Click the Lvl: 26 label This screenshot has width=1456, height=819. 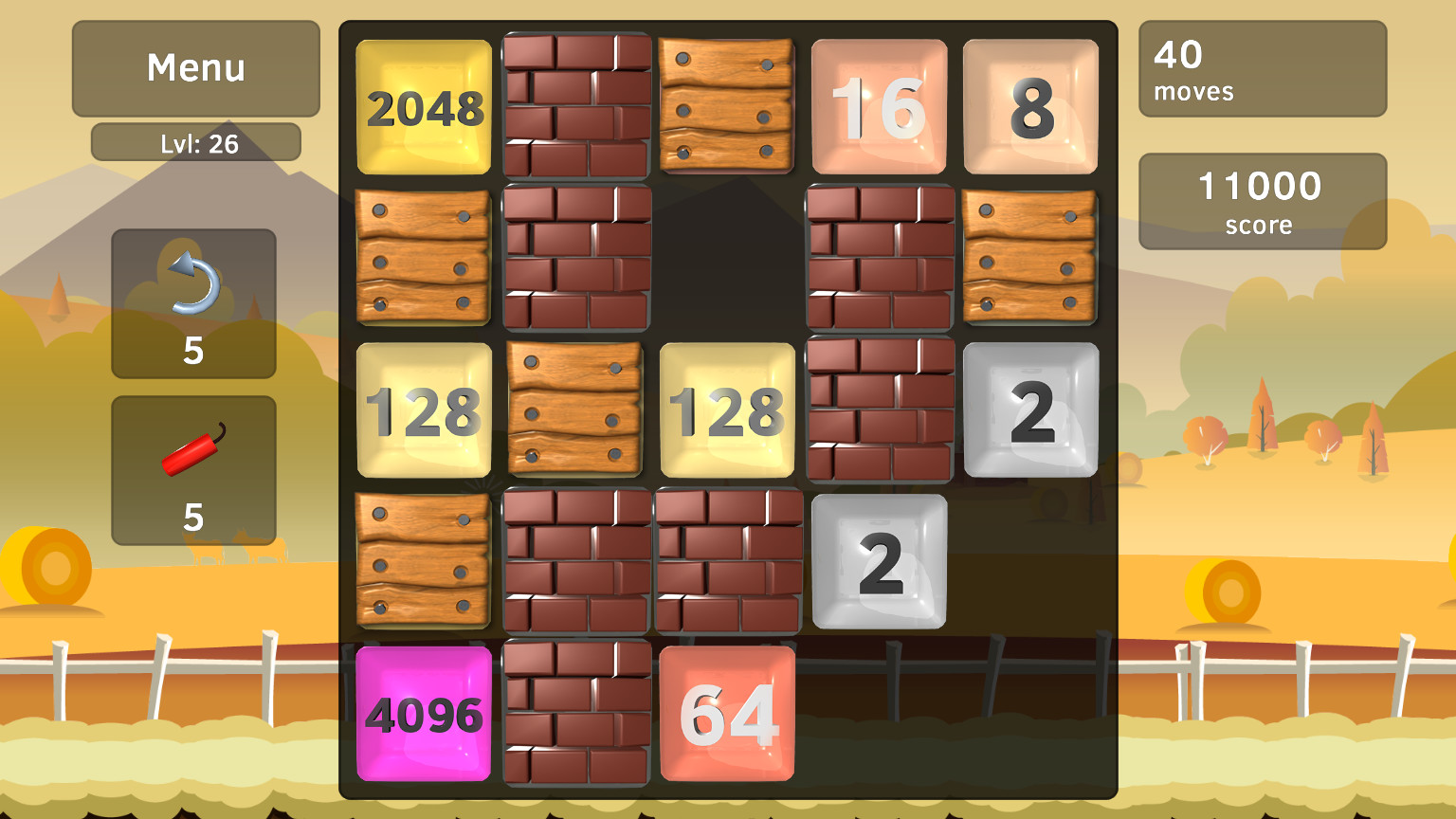[195, 142]
